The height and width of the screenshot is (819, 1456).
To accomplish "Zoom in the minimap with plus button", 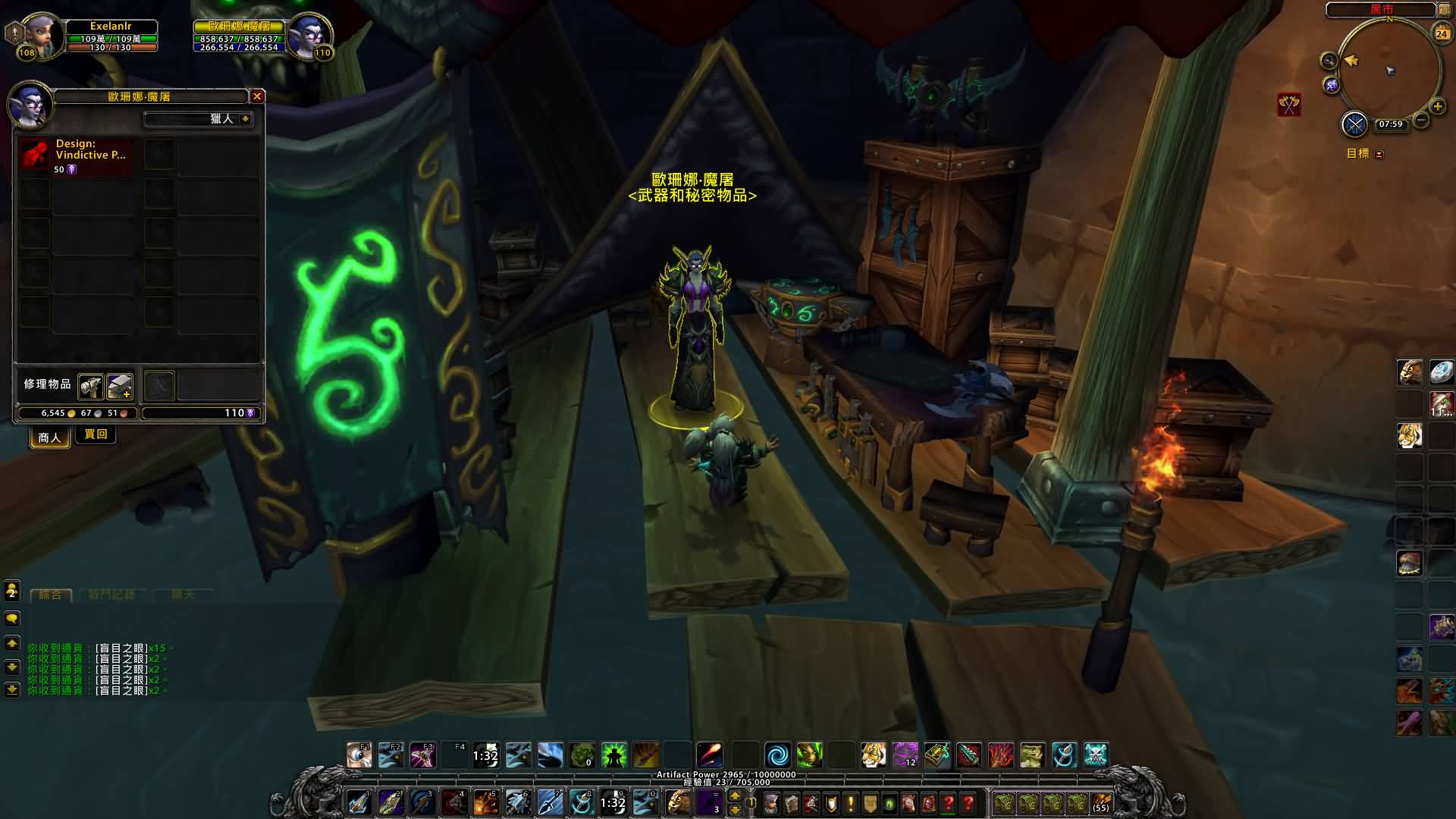I will [1437, 106].
